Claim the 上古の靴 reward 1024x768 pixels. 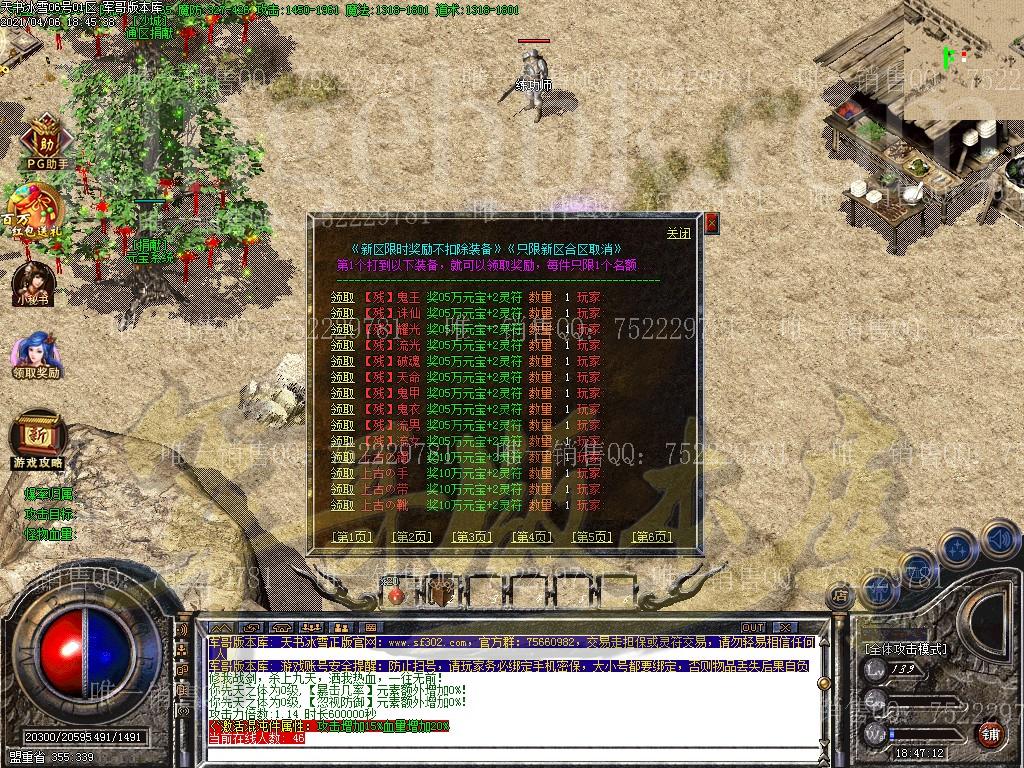[342, 505]
